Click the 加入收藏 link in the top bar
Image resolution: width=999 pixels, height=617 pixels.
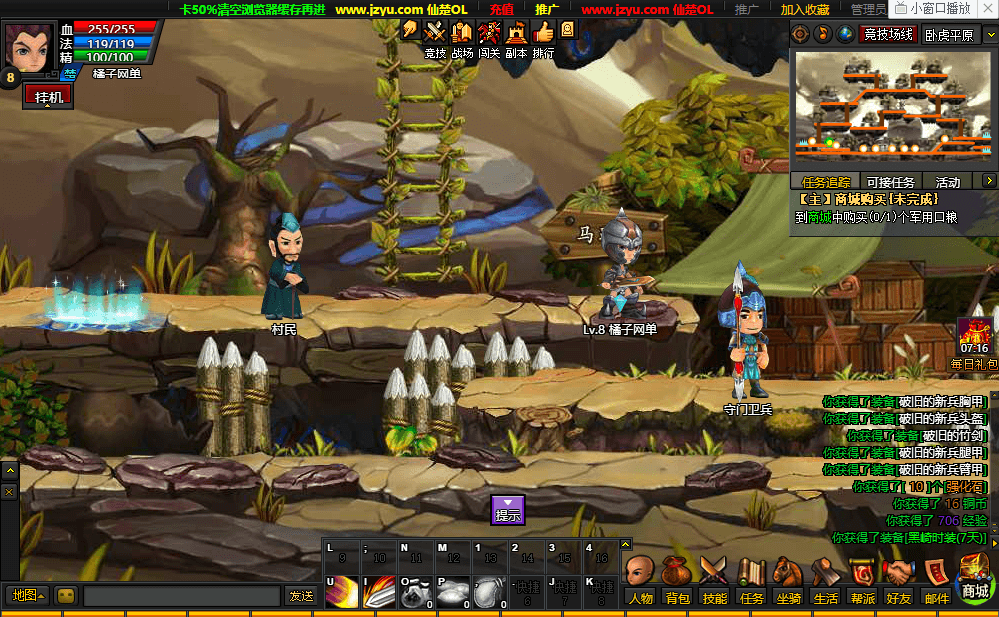click(x=805, y=9)
